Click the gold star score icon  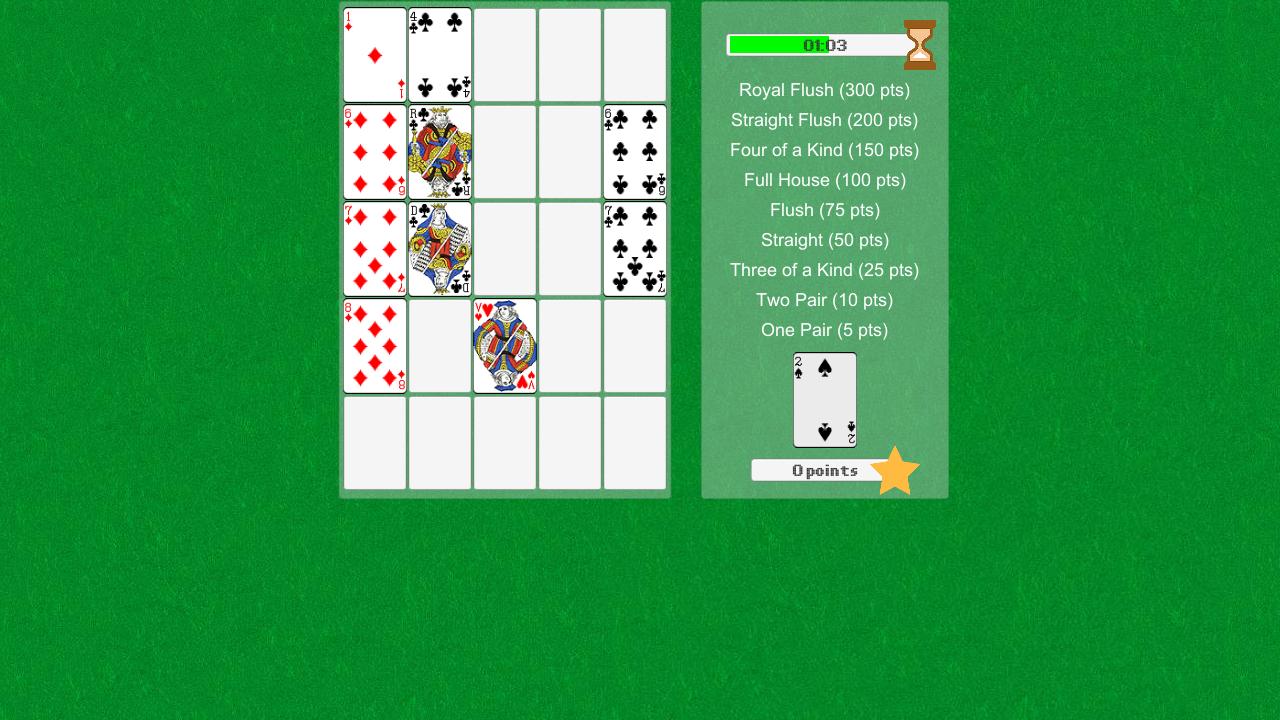(895, 470)
